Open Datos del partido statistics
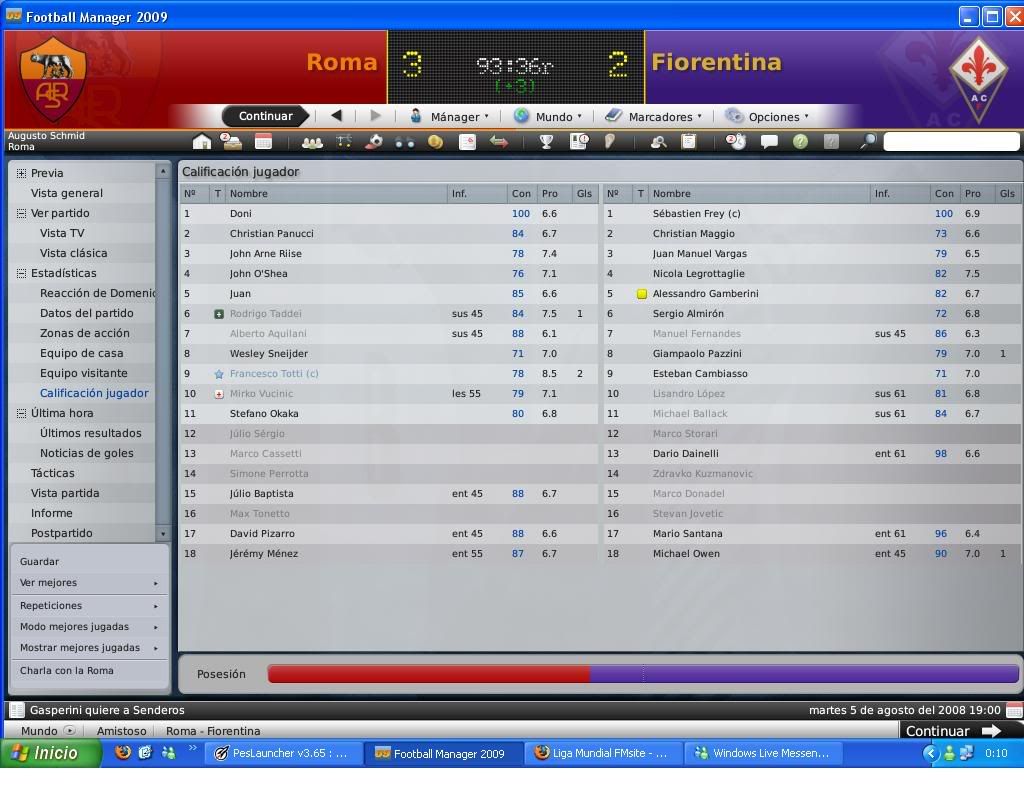This screenshot has height=791, width=1024. tap(86, 313)
